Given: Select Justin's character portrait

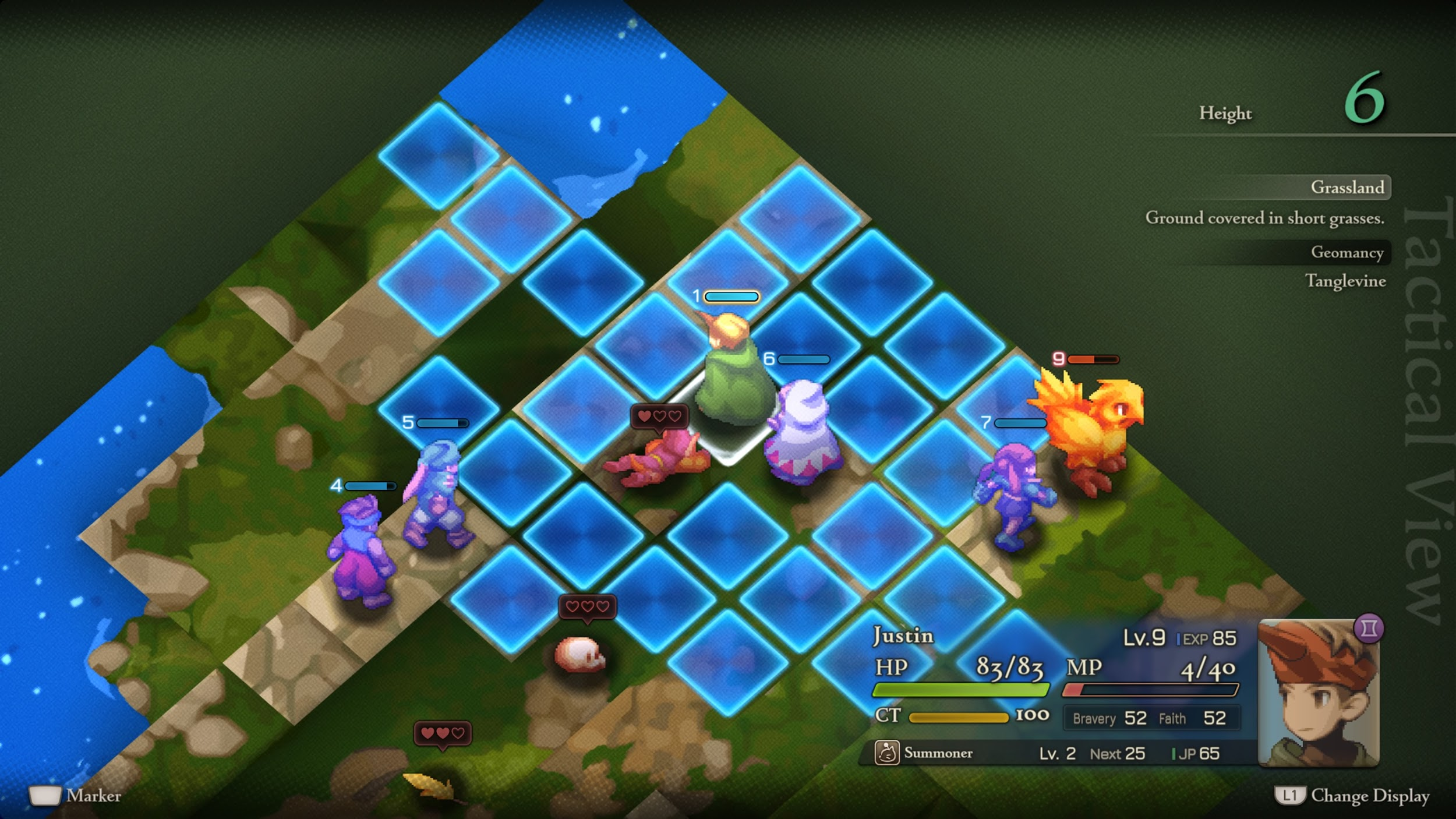Looking at the screenshot, I should pos(1318,694).
